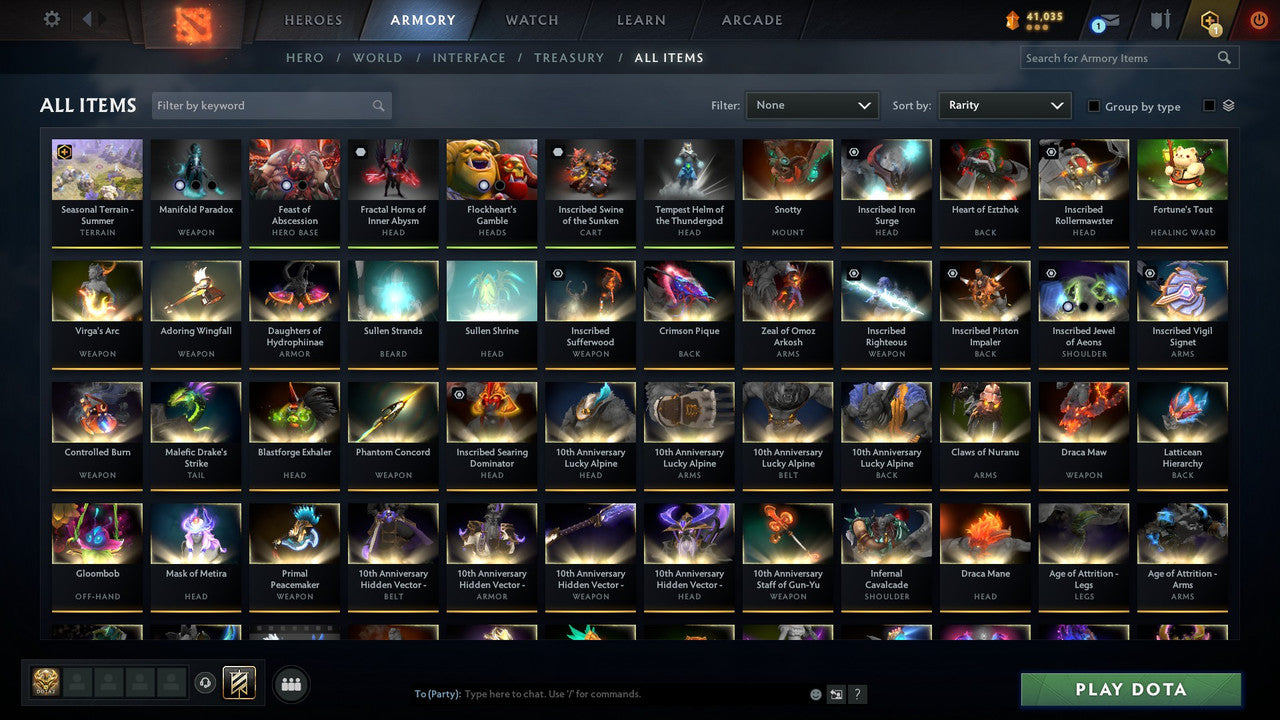
Task: Tick the unlabeled checkbox right of Group by type
Action: tap(1207, 104)
